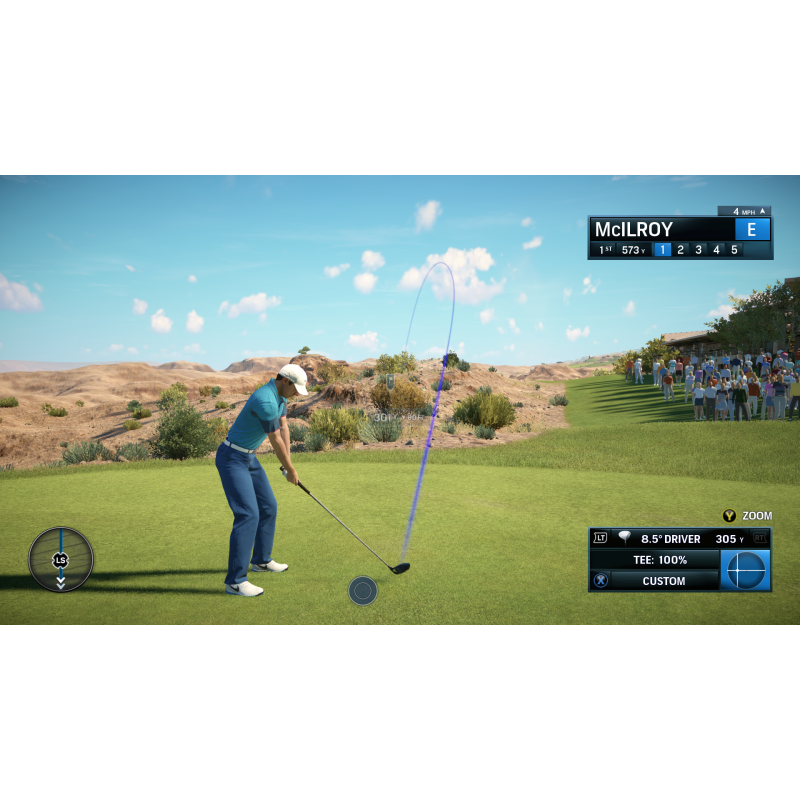Select hole 2 on the scorecard strip
Screen dimensions: 800x800
point(680,250)
